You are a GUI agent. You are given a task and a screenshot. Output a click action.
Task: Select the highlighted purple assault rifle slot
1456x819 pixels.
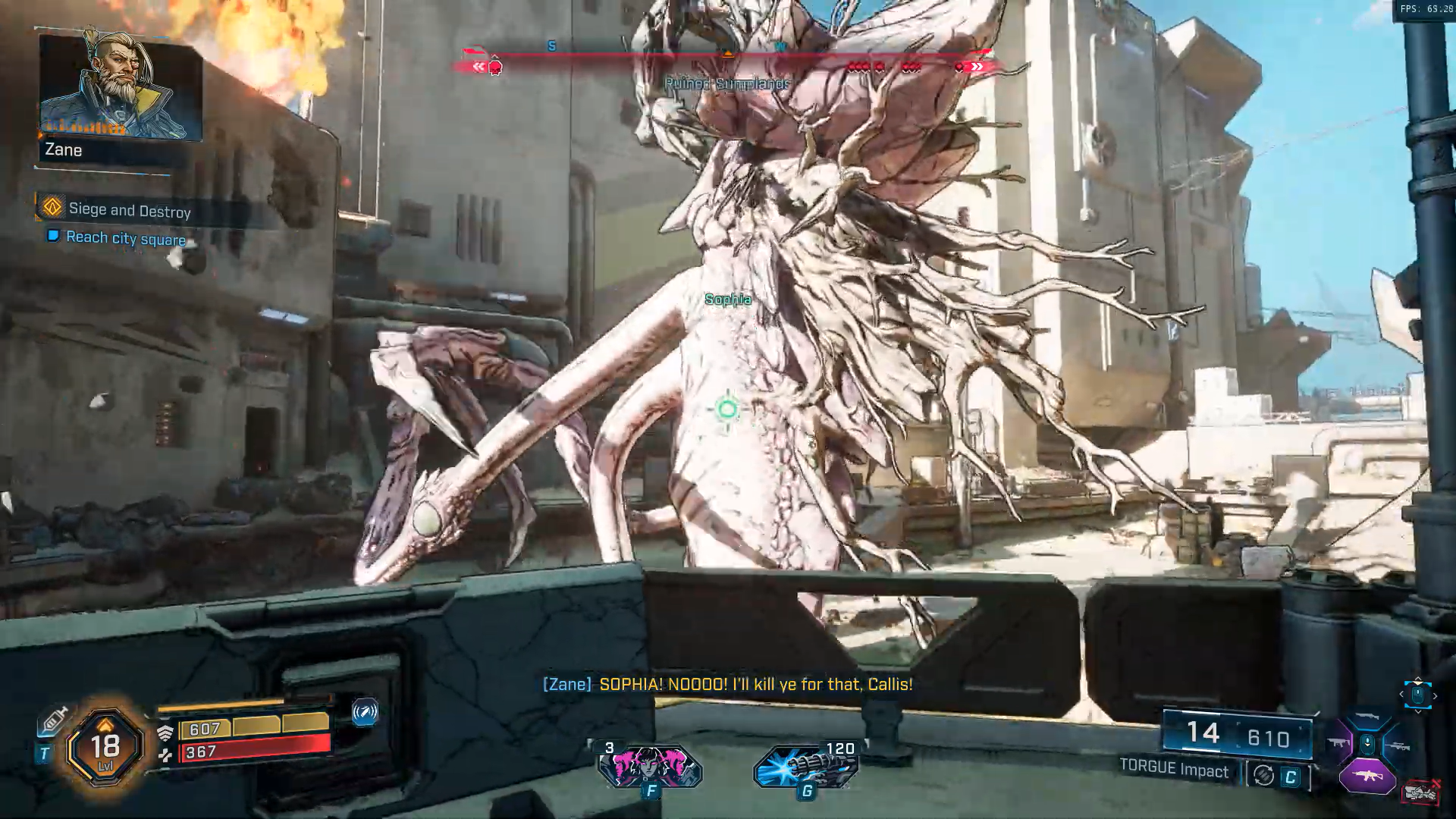(x=1367, y=776)
